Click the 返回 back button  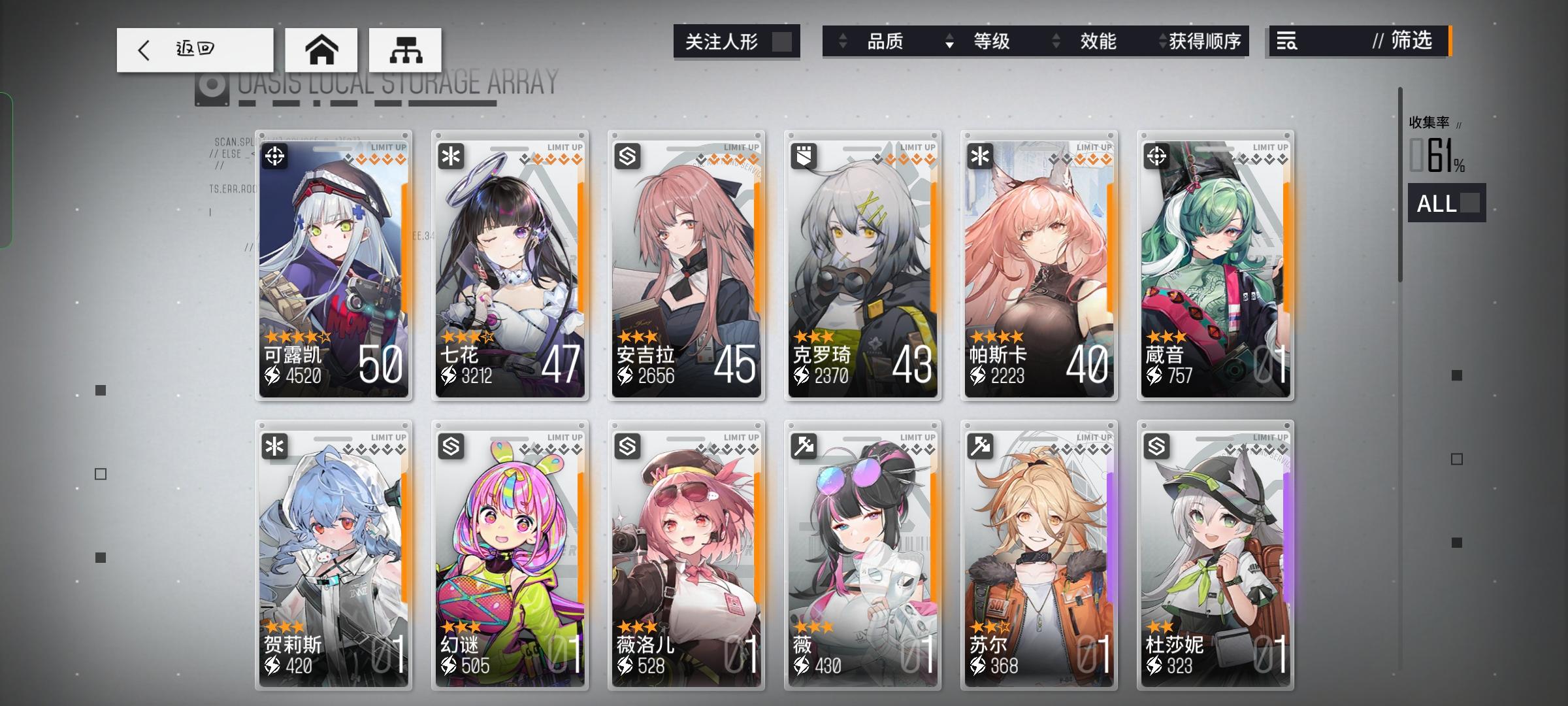[195, 50]
